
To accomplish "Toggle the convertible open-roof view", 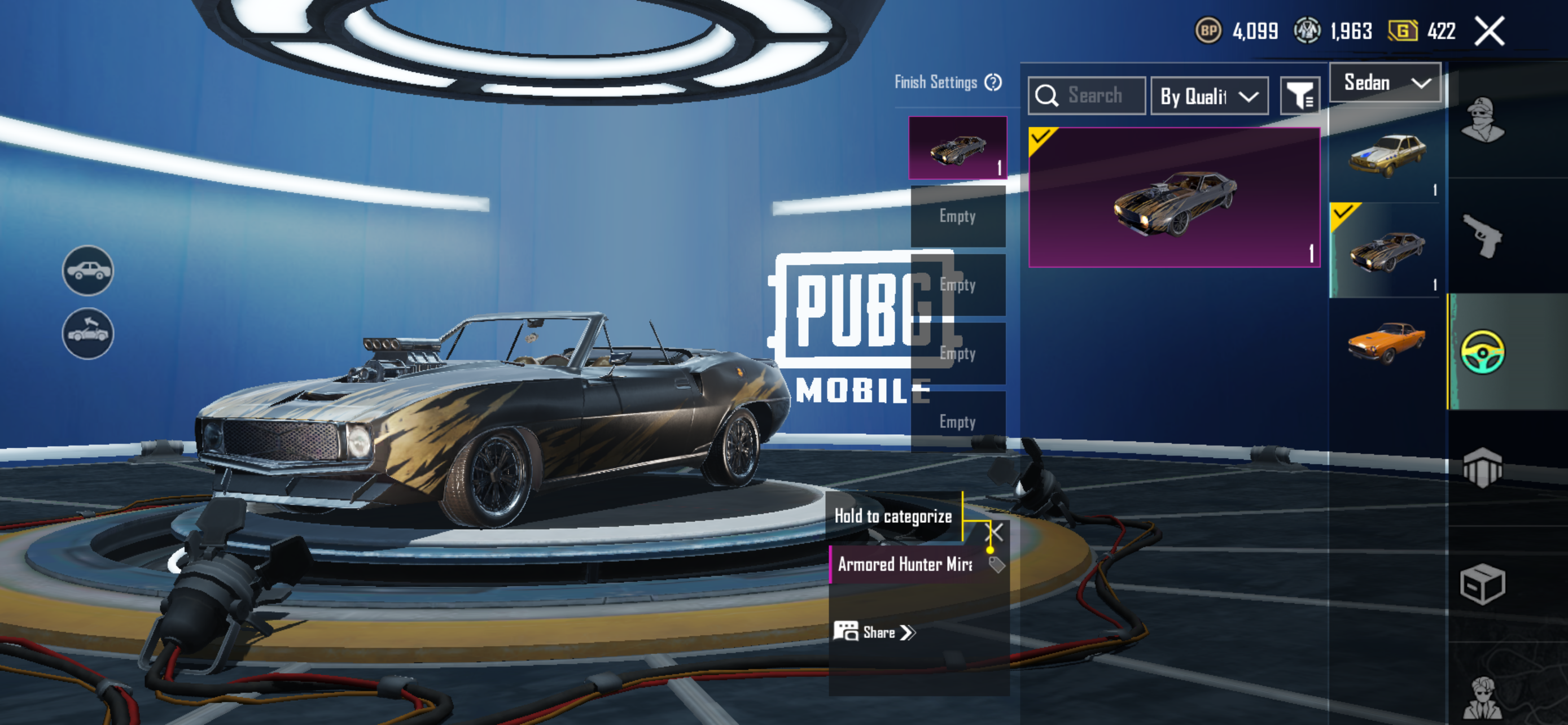I will (87, 334).
